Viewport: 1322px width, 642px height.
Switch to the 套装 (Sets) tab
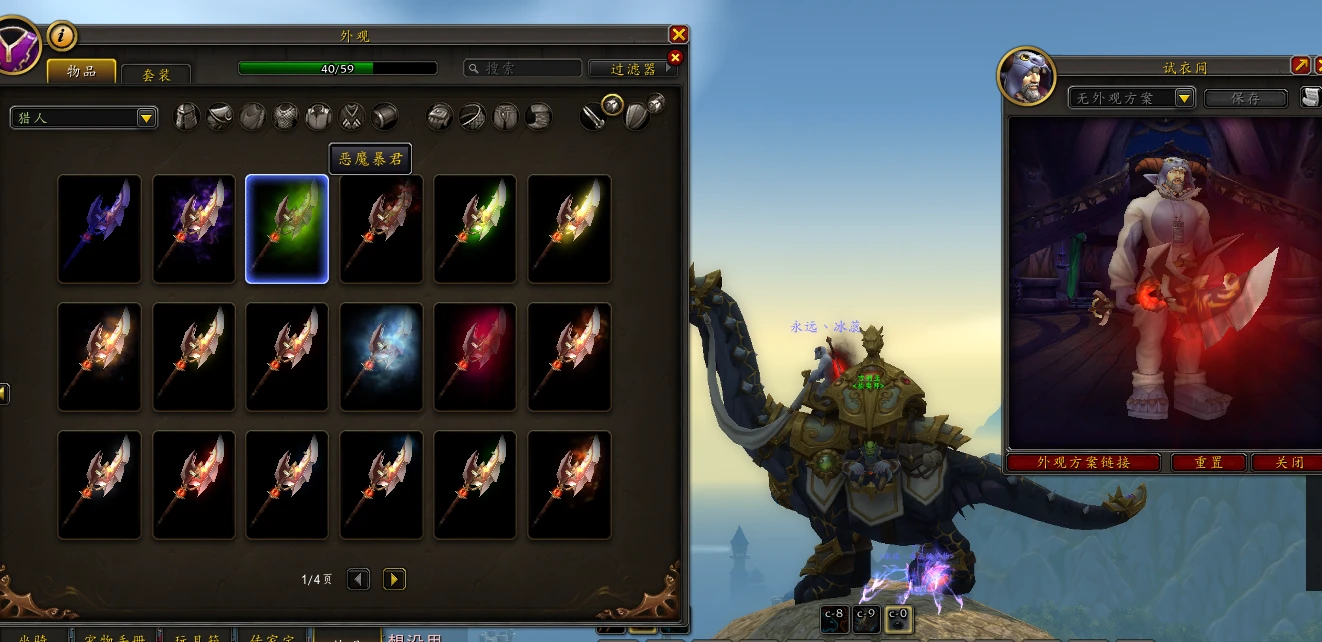click(156, 74)
